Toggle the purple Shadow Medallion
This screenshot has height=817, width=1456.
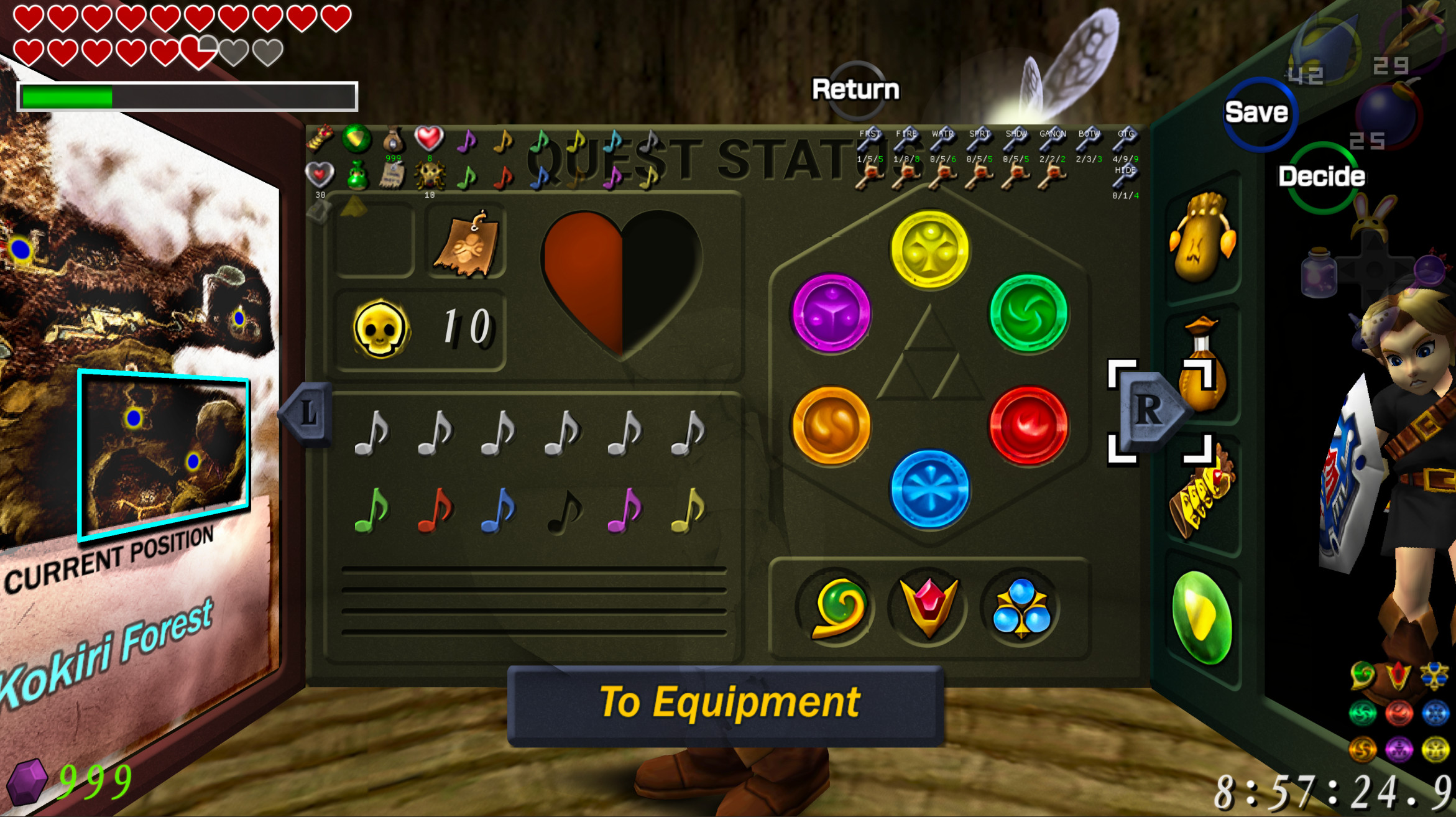(x=833, y=314)
